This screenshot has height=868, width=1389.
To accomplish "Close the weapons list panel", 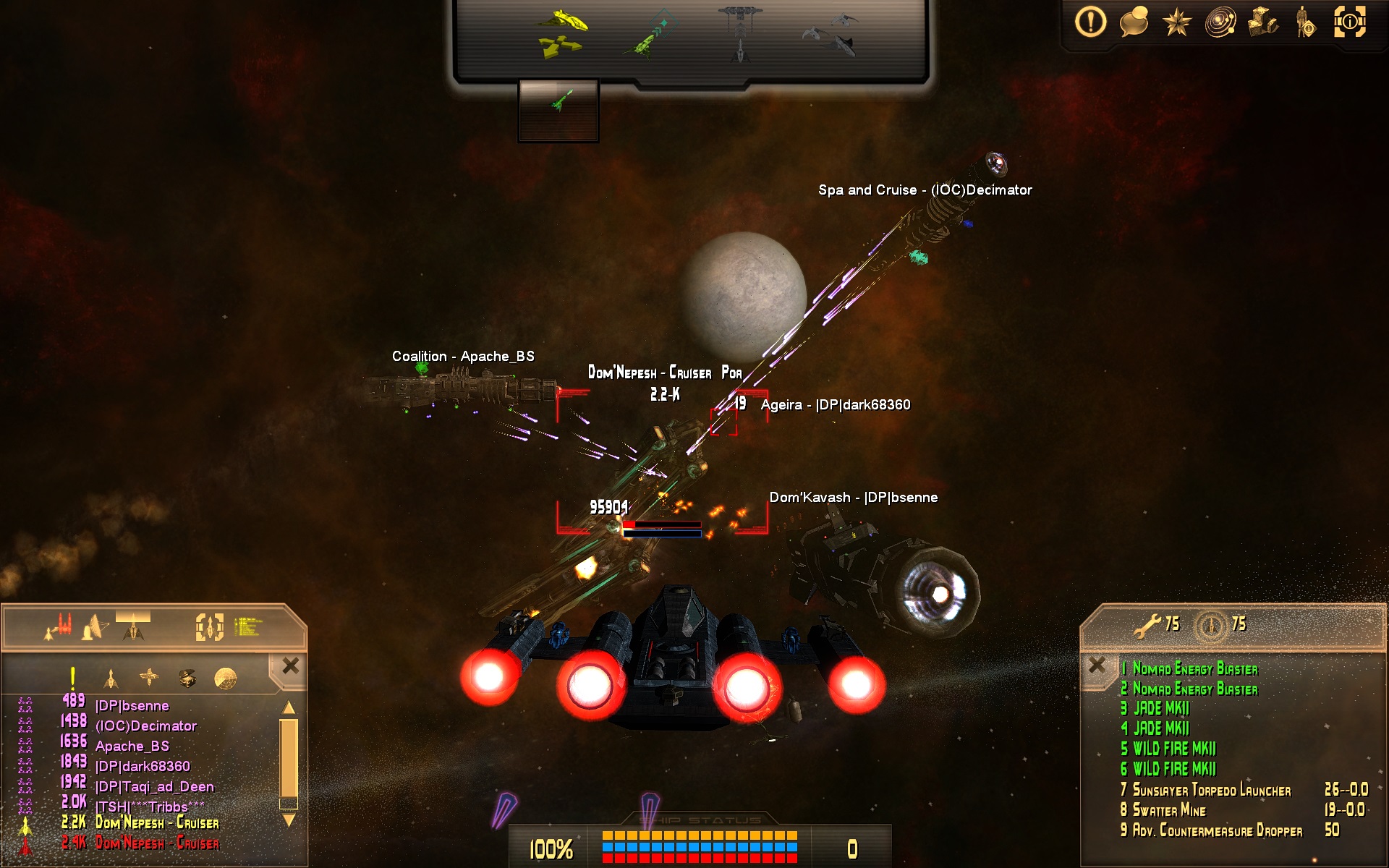I will 1097,665.
